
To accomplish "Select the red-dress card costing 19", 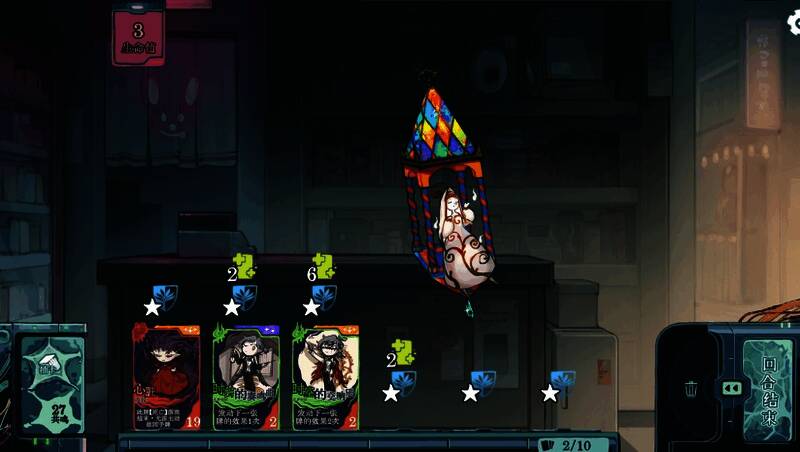I will [x=167, y=377].
